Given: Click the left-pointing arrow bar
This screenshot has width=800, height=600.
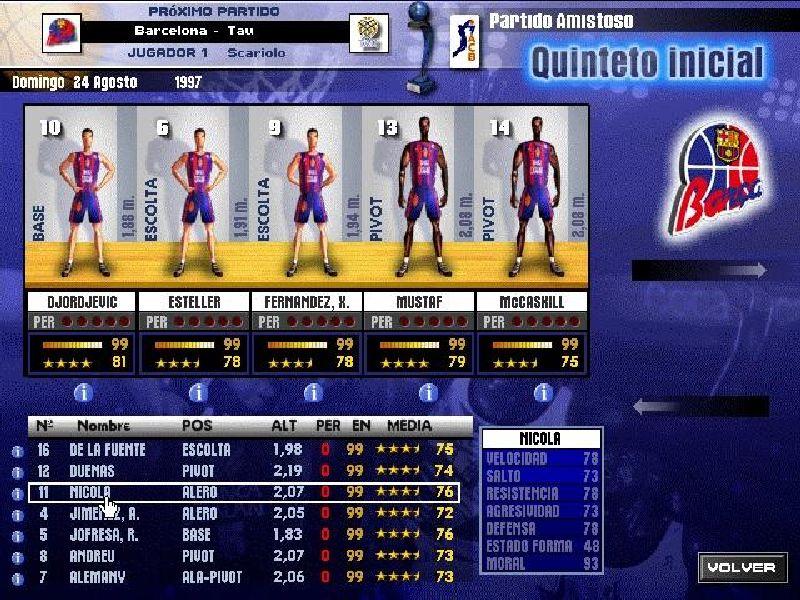Looking at the screenshot, I should (700, 406).
